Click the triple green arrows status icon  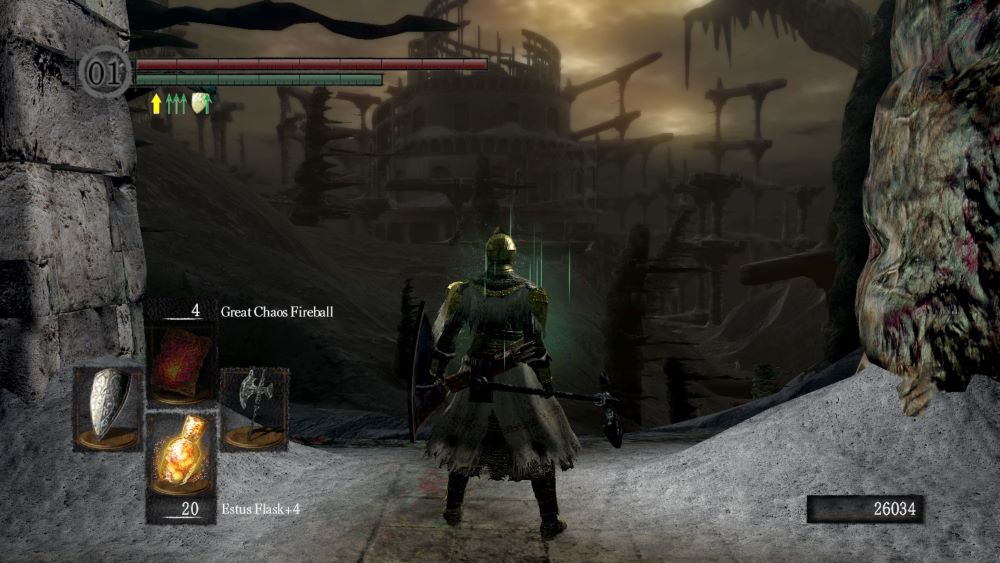(177, 102)
